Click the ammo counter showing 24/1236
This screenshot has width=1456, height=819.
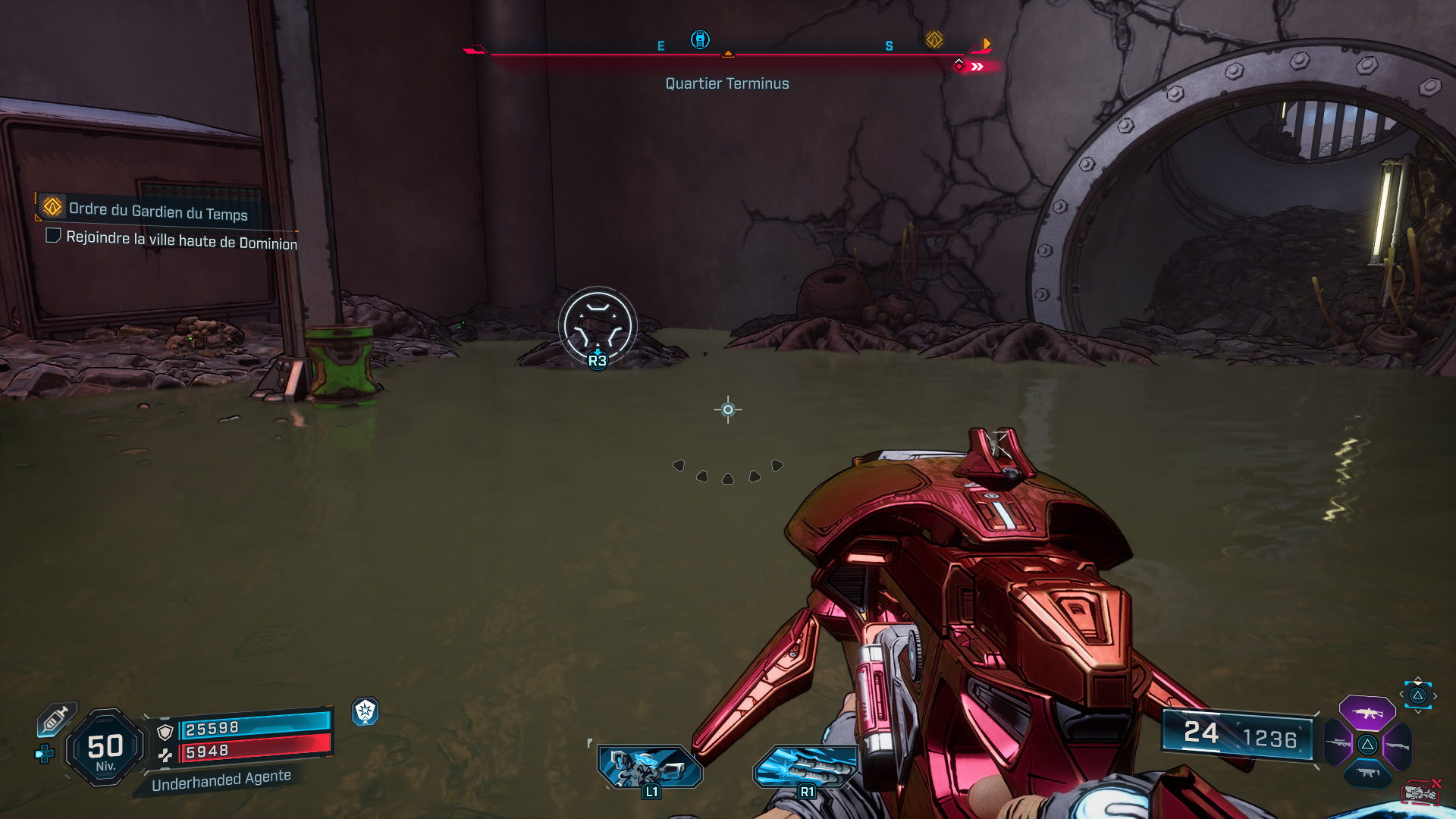point(1236,733)
